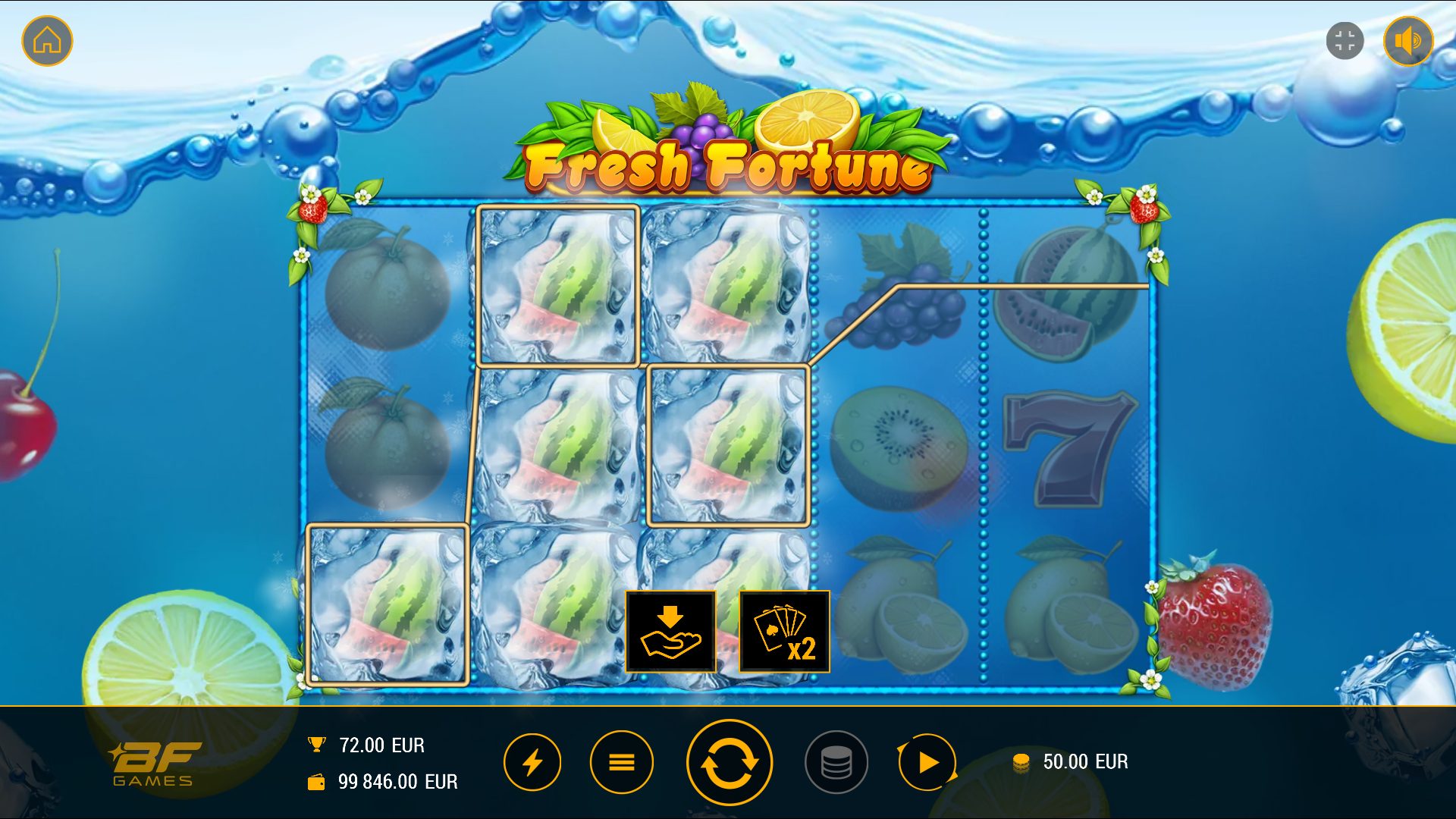Gamble the win with x2 cards
Viewport: 1456px width, 819px height.
point(784,632)
